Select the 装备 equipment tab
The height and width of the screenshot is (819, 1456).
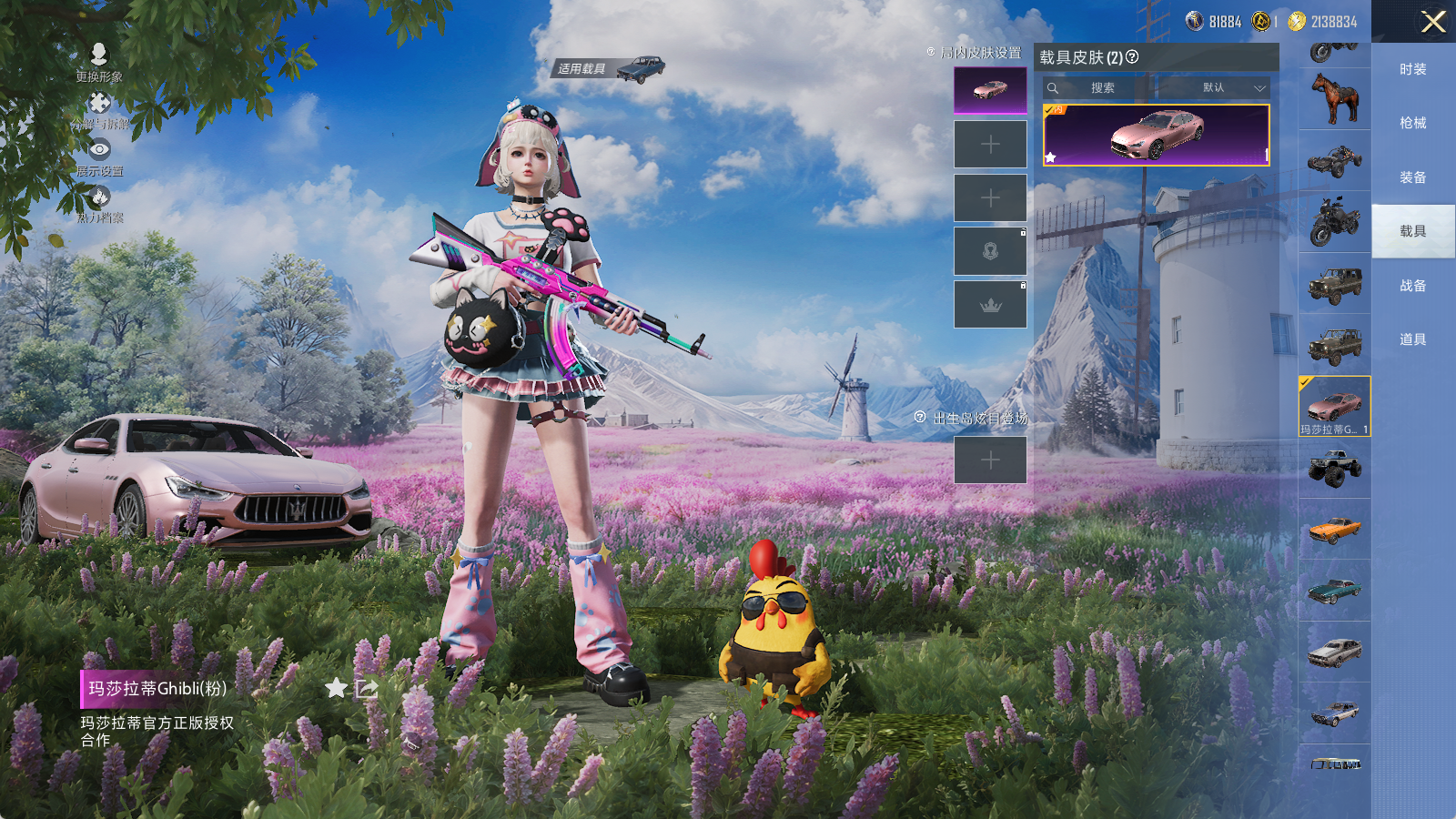[x=1412, y=177]
